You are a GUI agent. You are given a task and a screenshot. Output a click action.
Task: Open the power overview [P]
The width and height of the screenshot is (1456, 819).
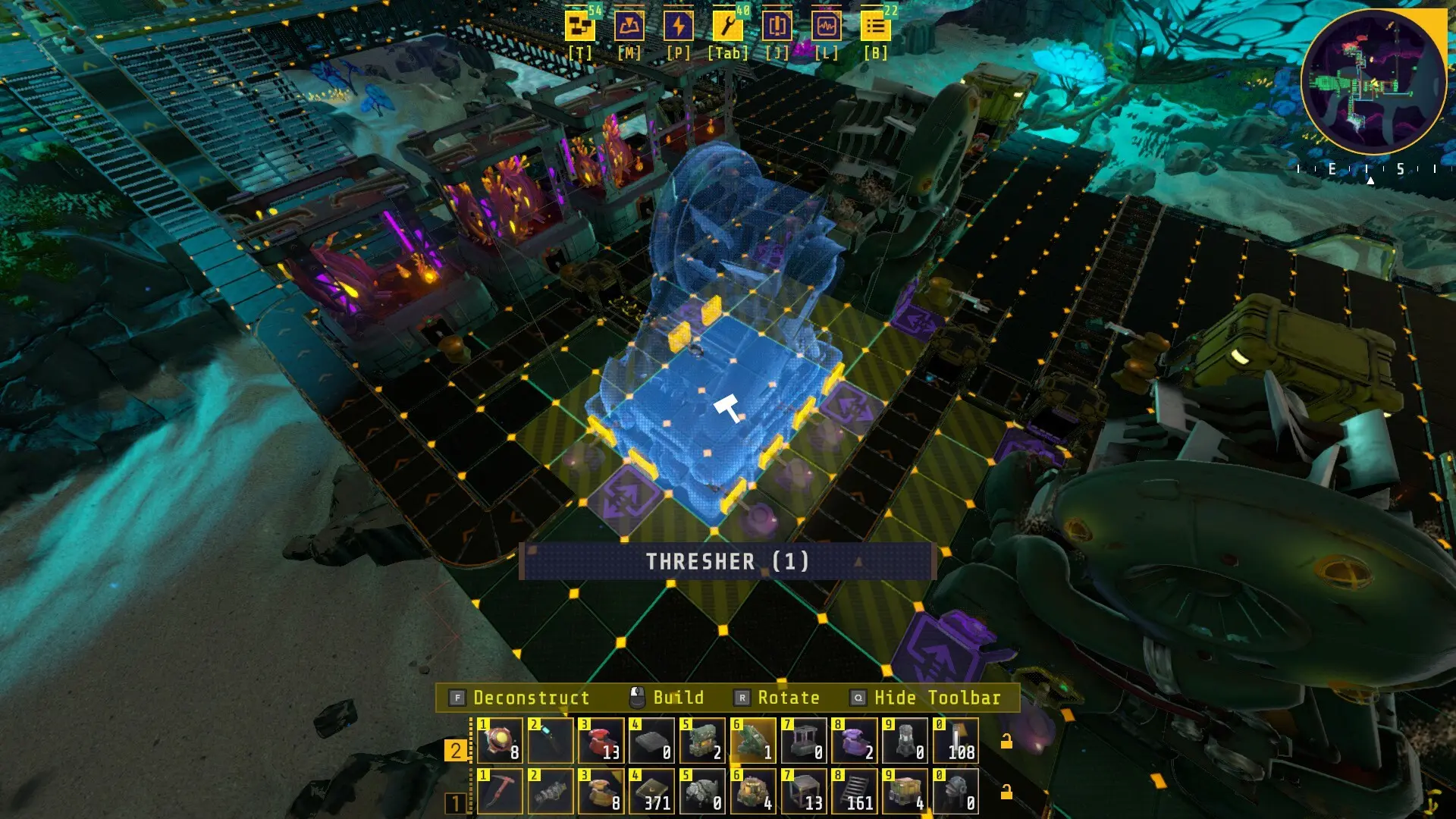[x=679, y=25]
